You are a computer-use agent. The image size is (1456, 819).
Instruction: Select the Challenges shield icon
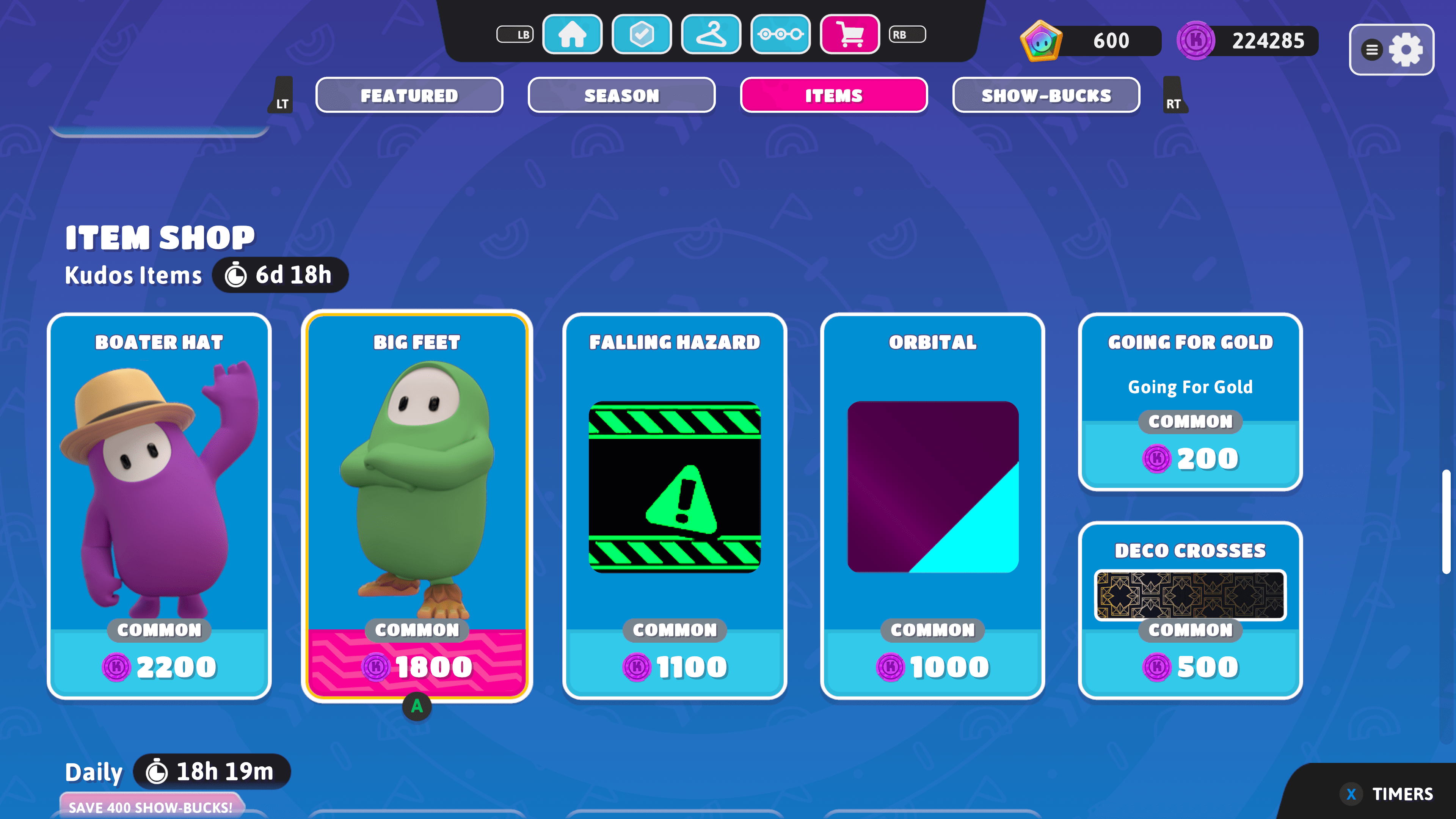[x=642, y=34]
